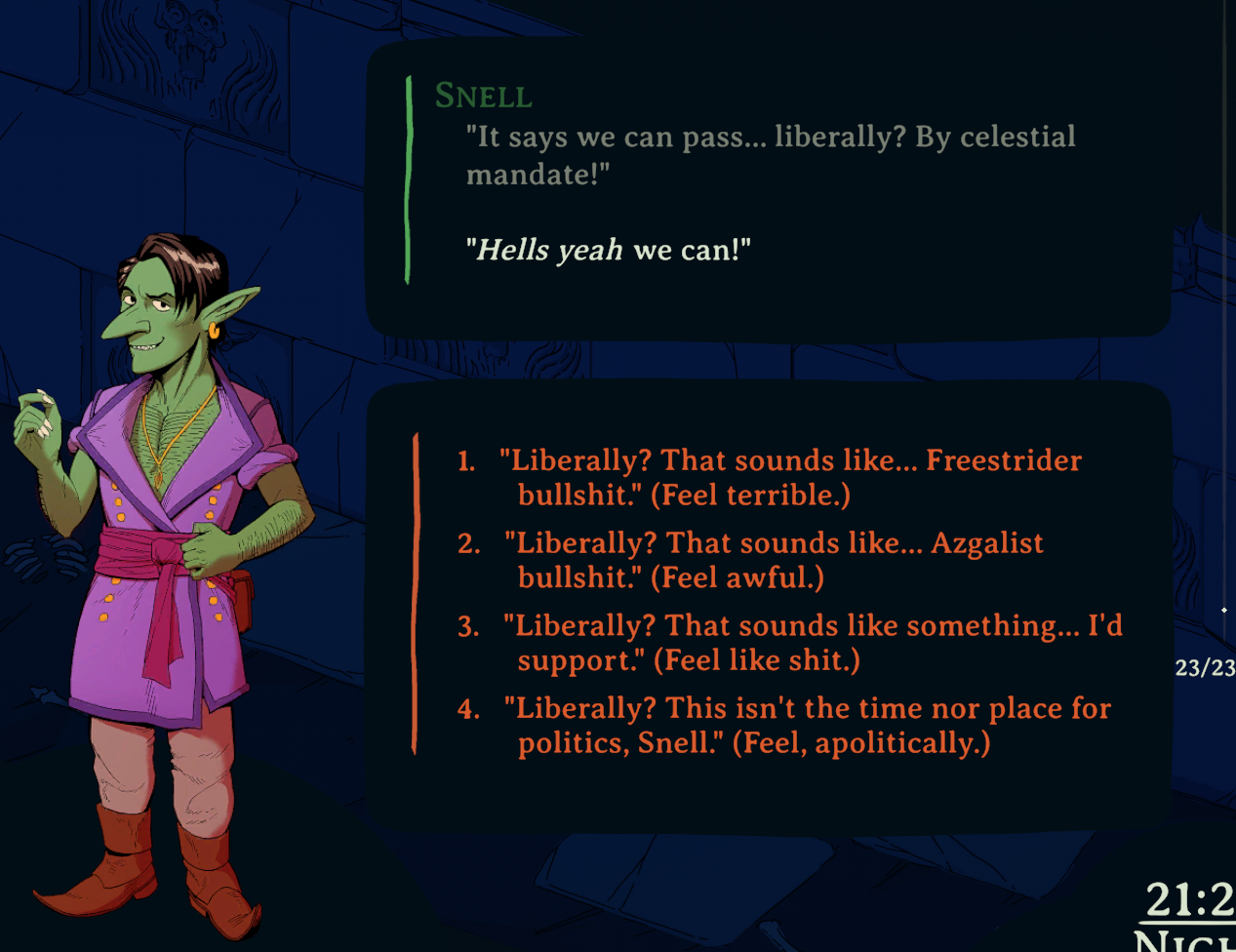Choose the "Freestrider bullshit" reply
Screen dimensions: 1236x952
771,477
